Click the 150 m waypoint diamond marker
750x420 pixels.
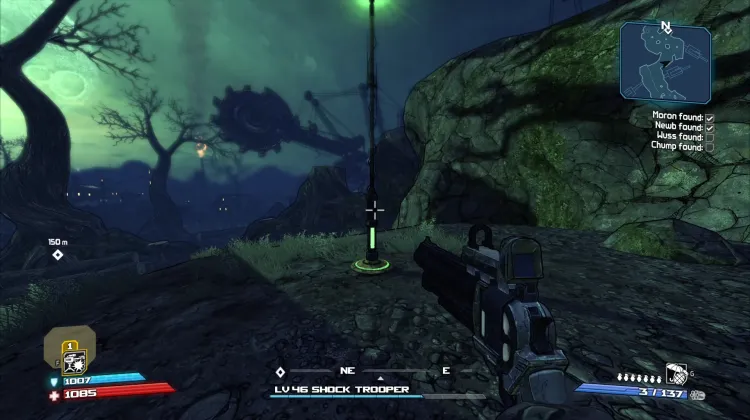[58, 255]
